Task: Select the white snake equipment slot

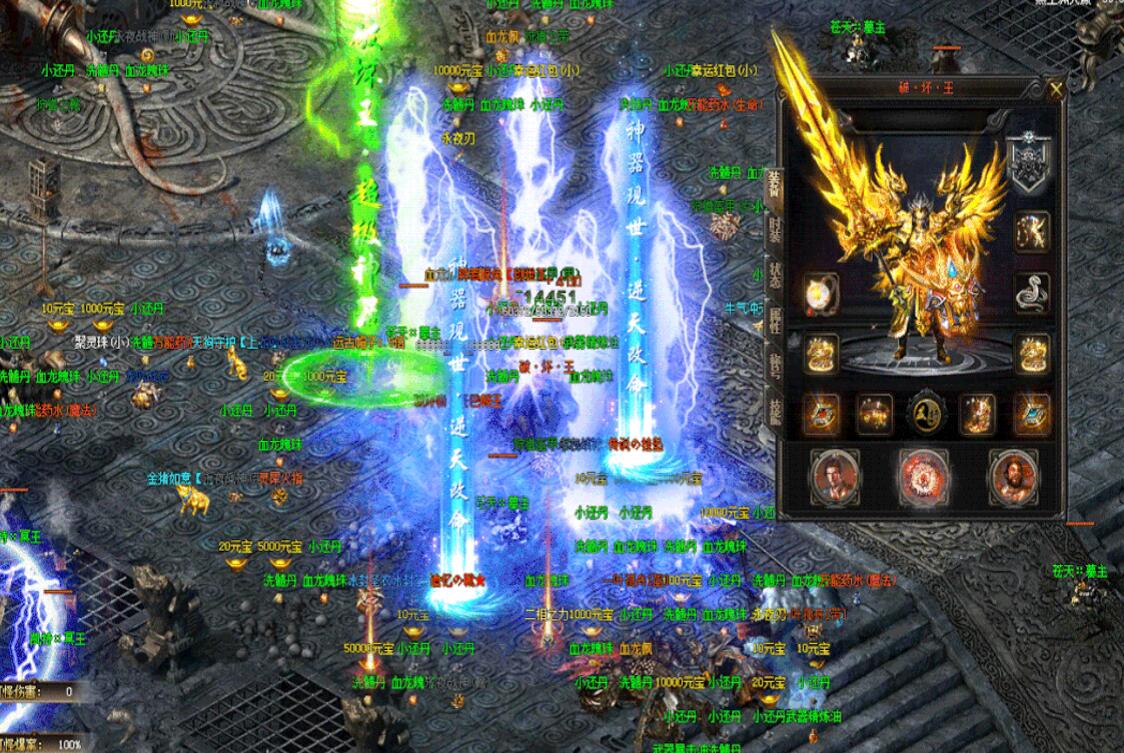Action: click(x=1032, y=291)
